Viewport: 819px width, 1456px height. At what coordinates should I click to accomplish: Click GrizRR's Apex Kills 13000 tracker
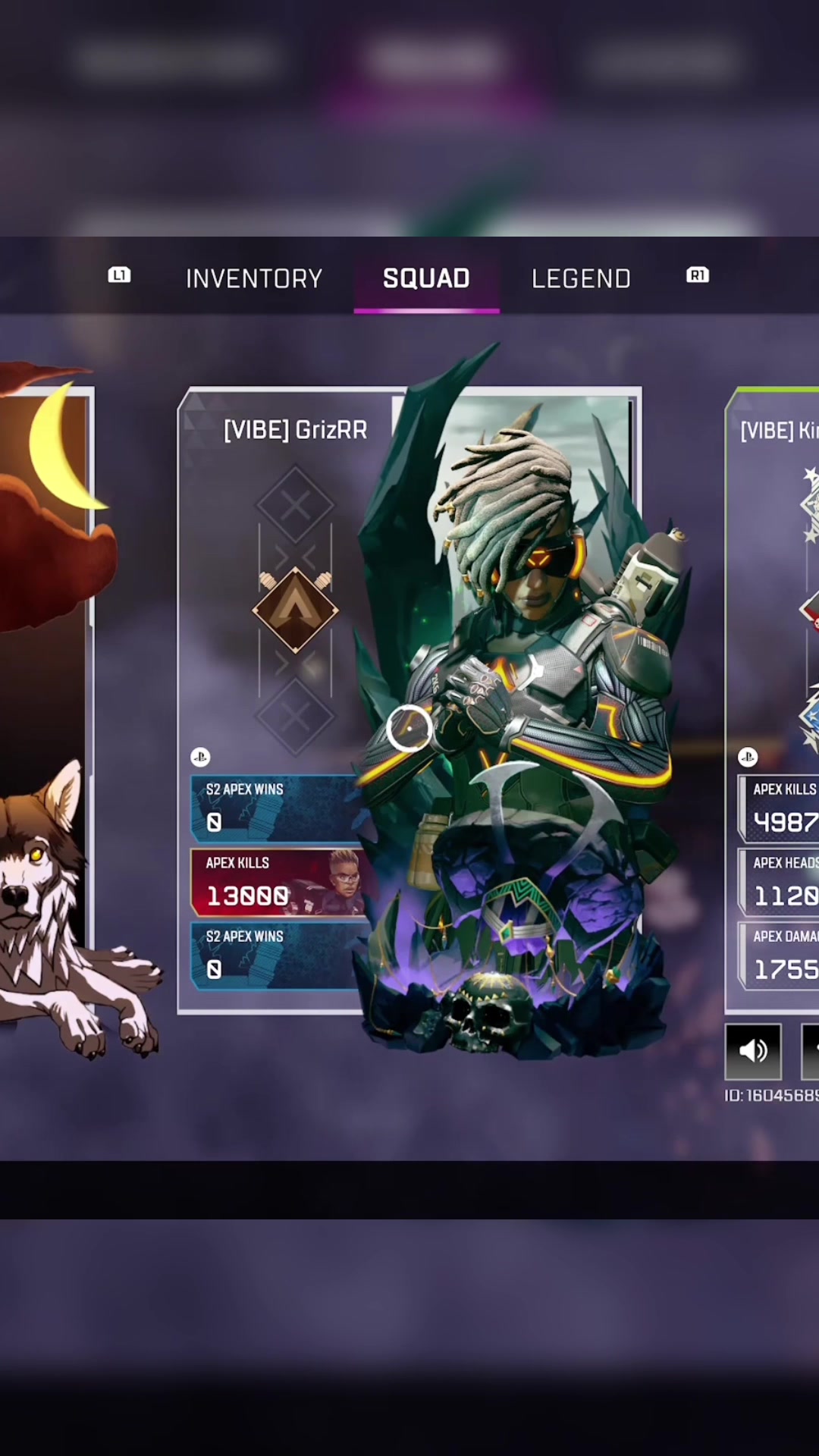click(x=277, y=882)
